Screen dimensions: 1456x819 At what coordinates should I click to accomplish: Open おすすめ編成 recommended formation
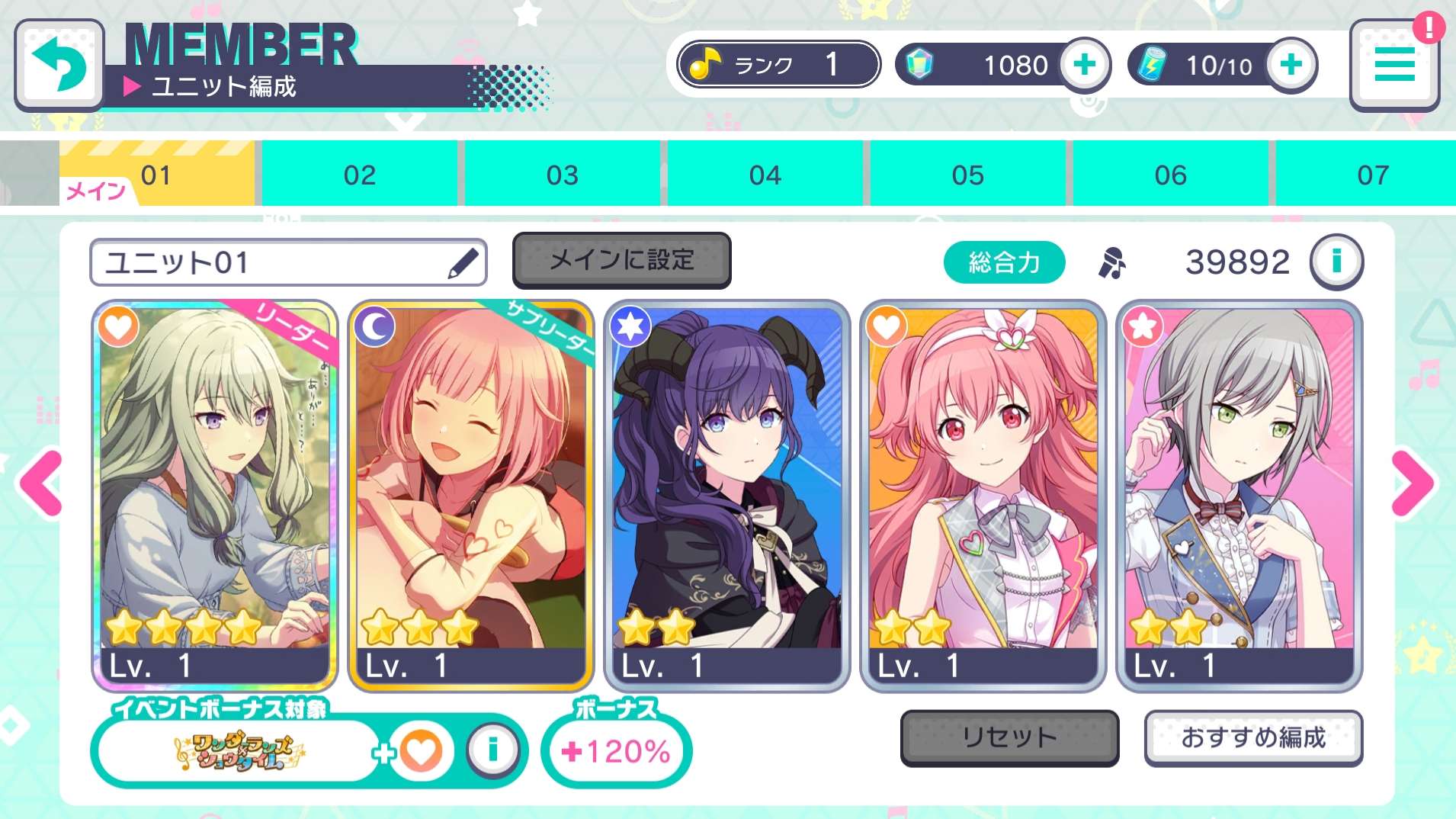[1253, 737]
